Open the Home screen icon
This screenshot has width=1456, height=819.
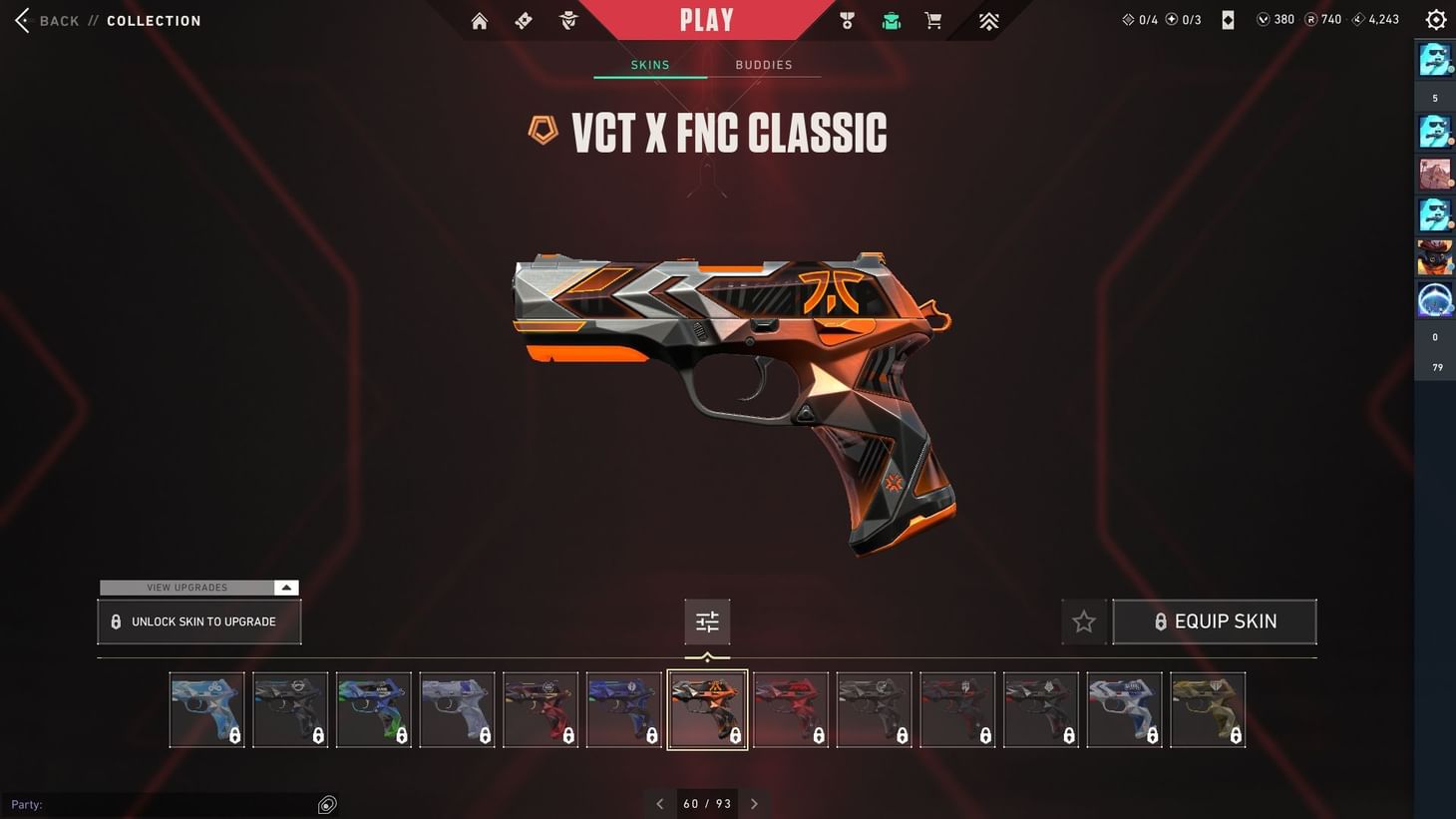coord(479,20)
